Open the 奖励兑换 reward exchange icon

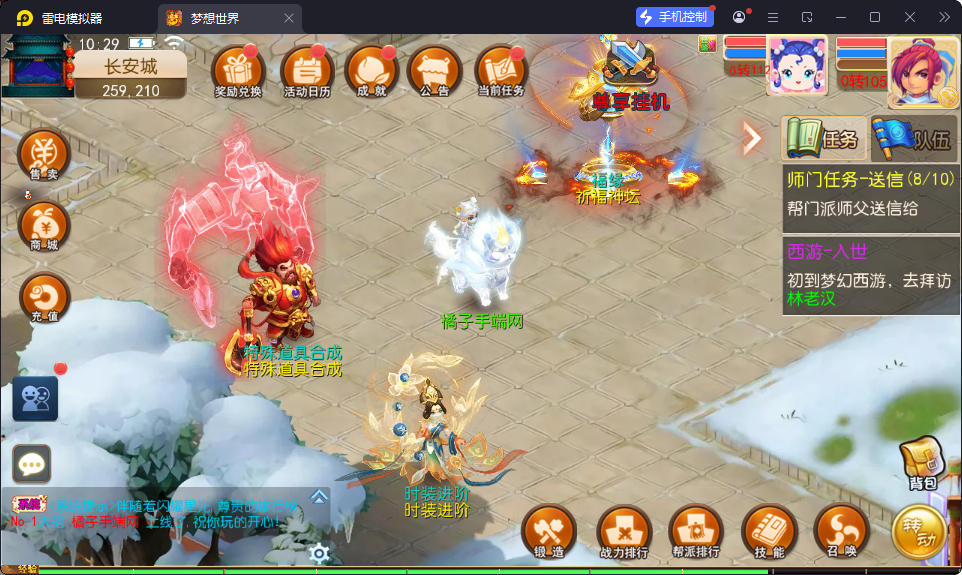click(x=238, y=71)
